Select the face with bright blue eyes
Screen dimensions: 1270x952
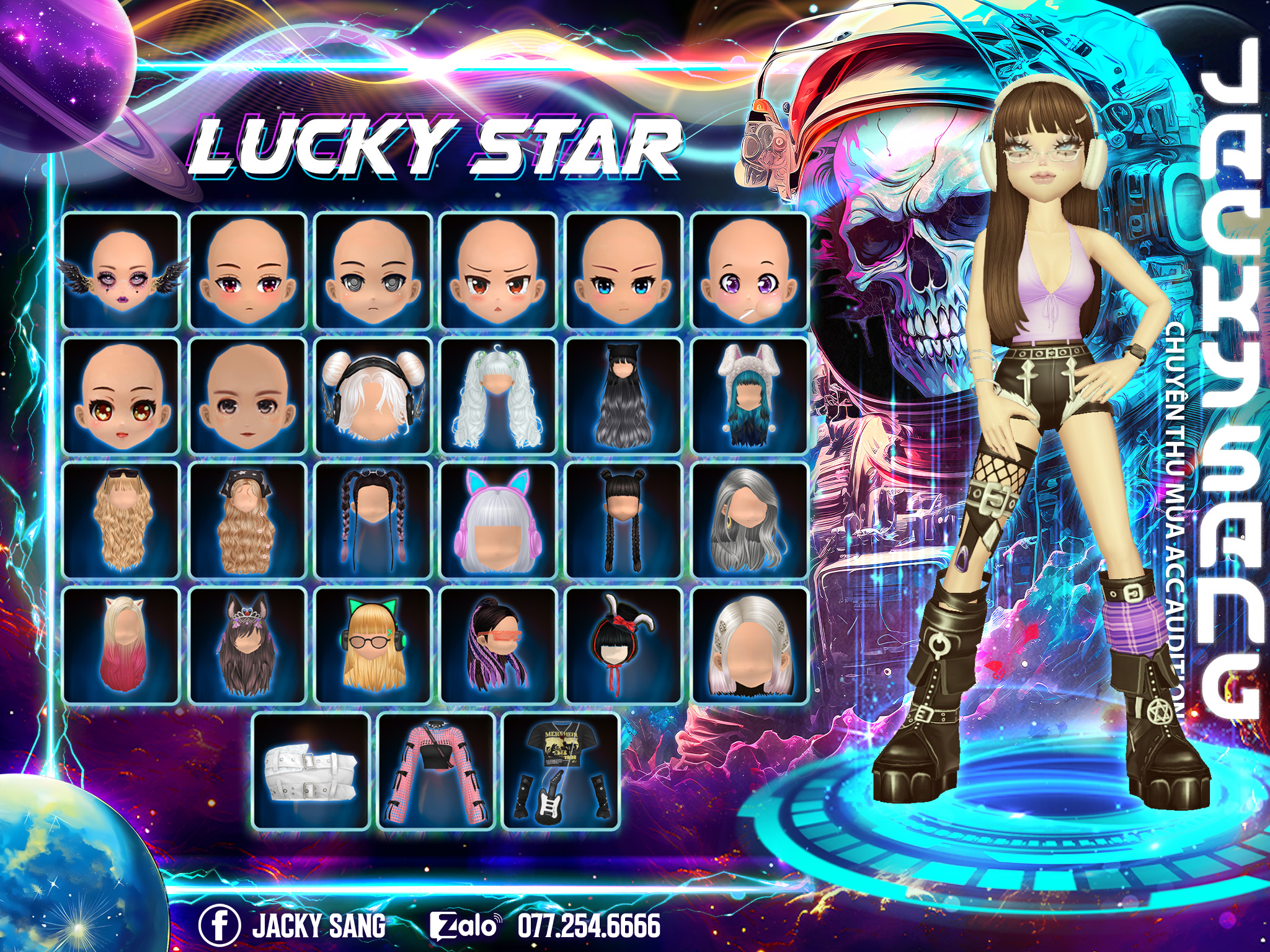click(x=624, y=270)
